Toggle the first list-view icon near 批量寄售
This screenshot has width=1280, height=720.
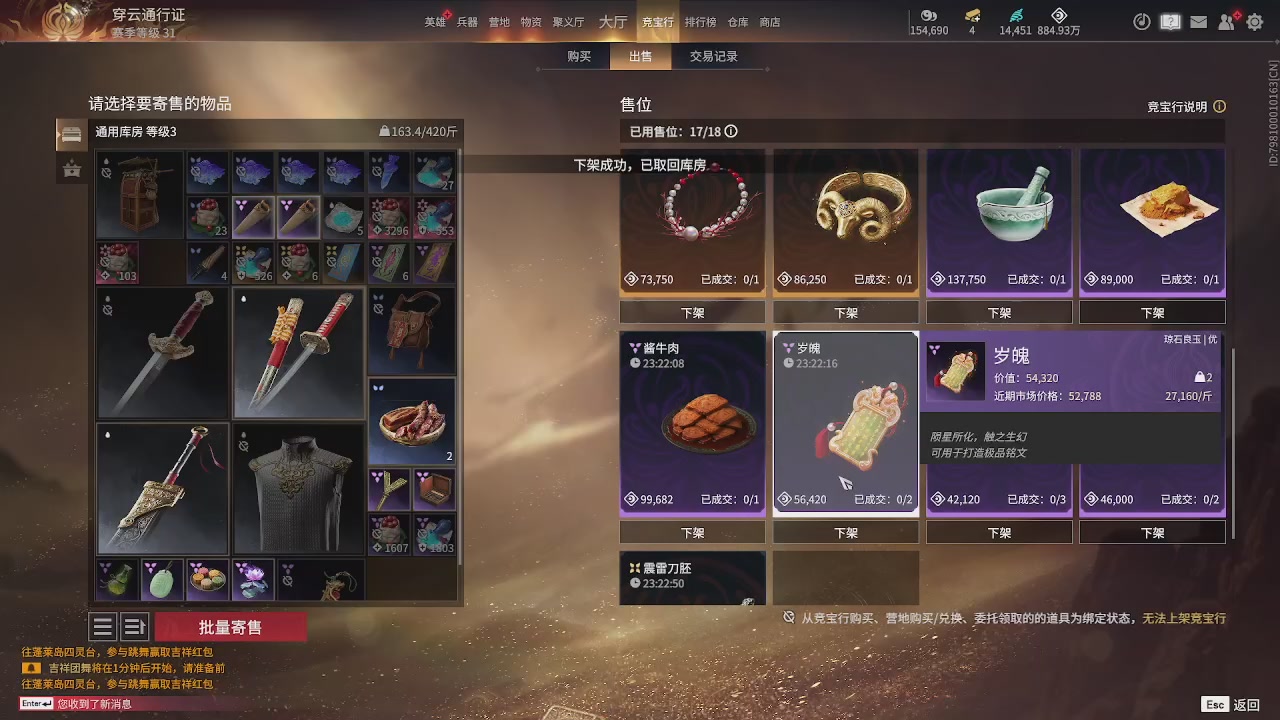(103, 626)
